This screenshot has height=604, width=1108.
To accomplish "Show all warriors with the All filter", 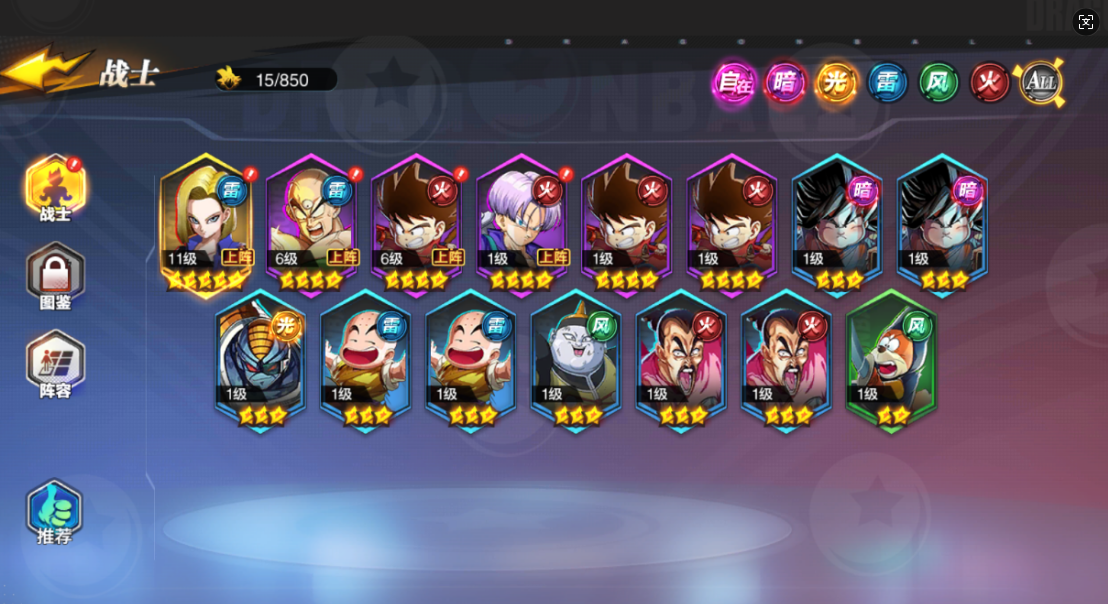I will [x=1040, y=83].
